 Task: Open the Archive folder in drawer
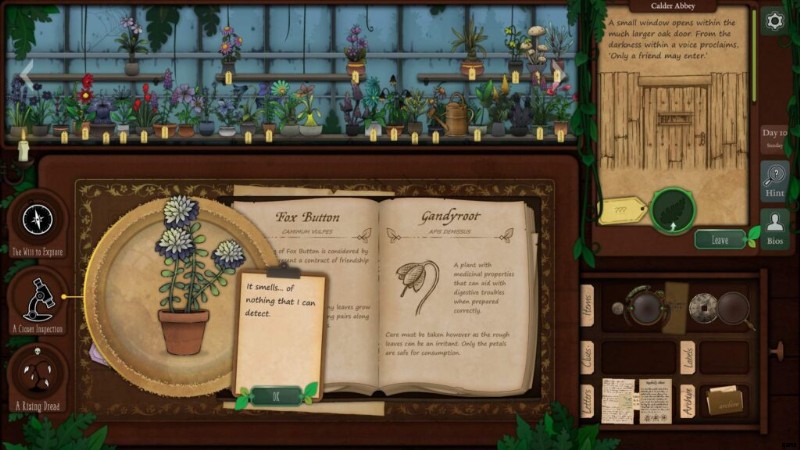pos(724,400)
